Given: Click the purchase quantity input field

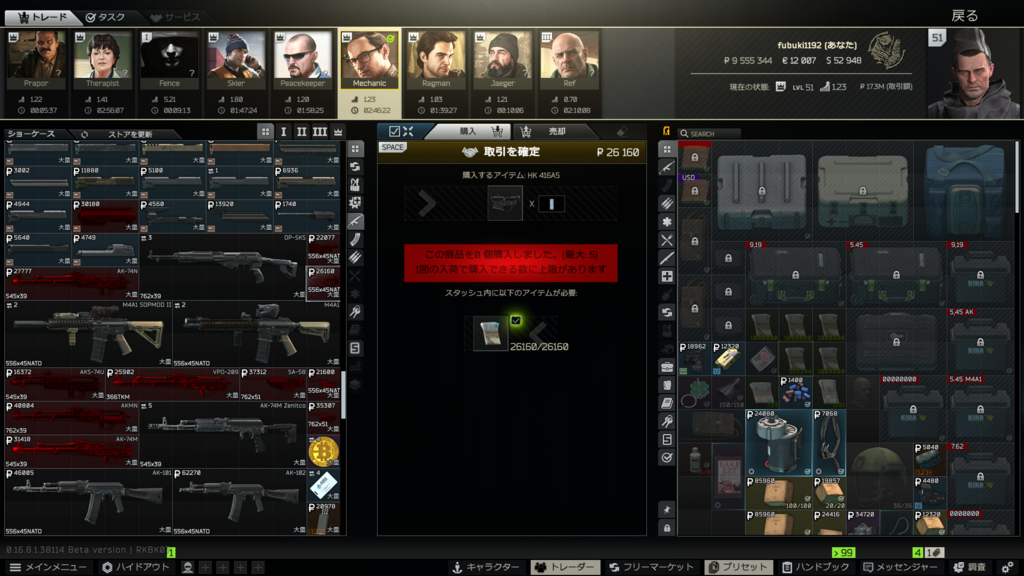Looking at the screenshot, I should point(551,203).
